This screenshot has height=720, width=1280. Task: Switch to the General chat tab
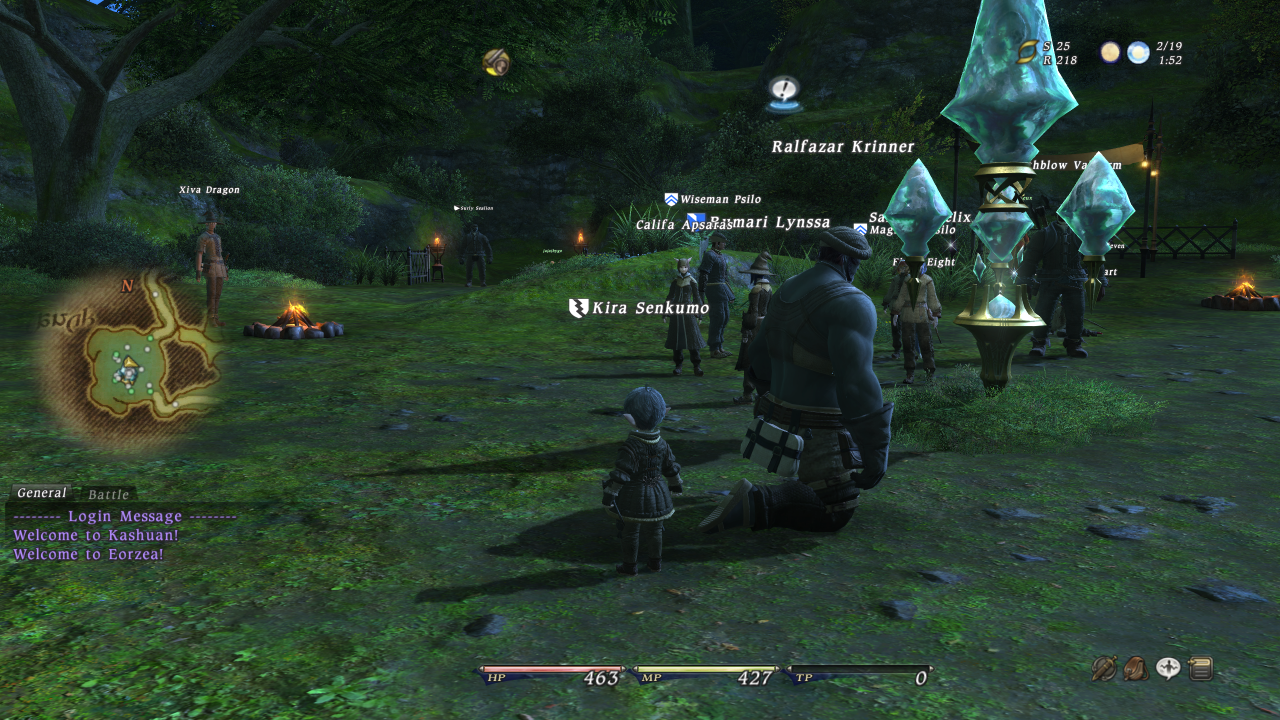(x=42, y=493)
